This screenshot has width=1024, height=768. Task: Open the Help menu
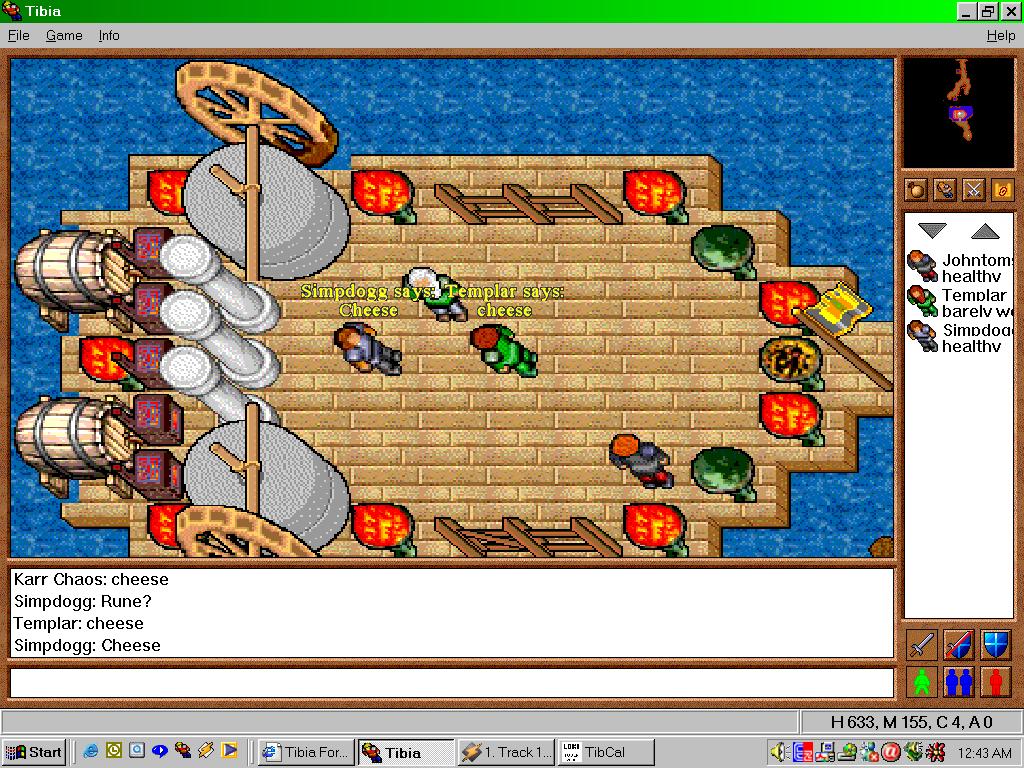(x=1000, y=35)
